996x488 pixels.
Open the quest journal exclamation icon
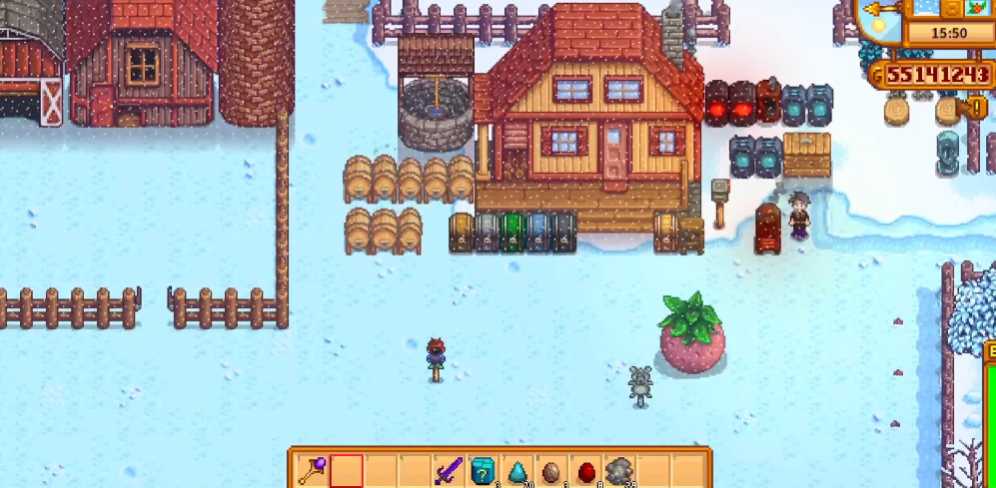click(x=978, y=107)
